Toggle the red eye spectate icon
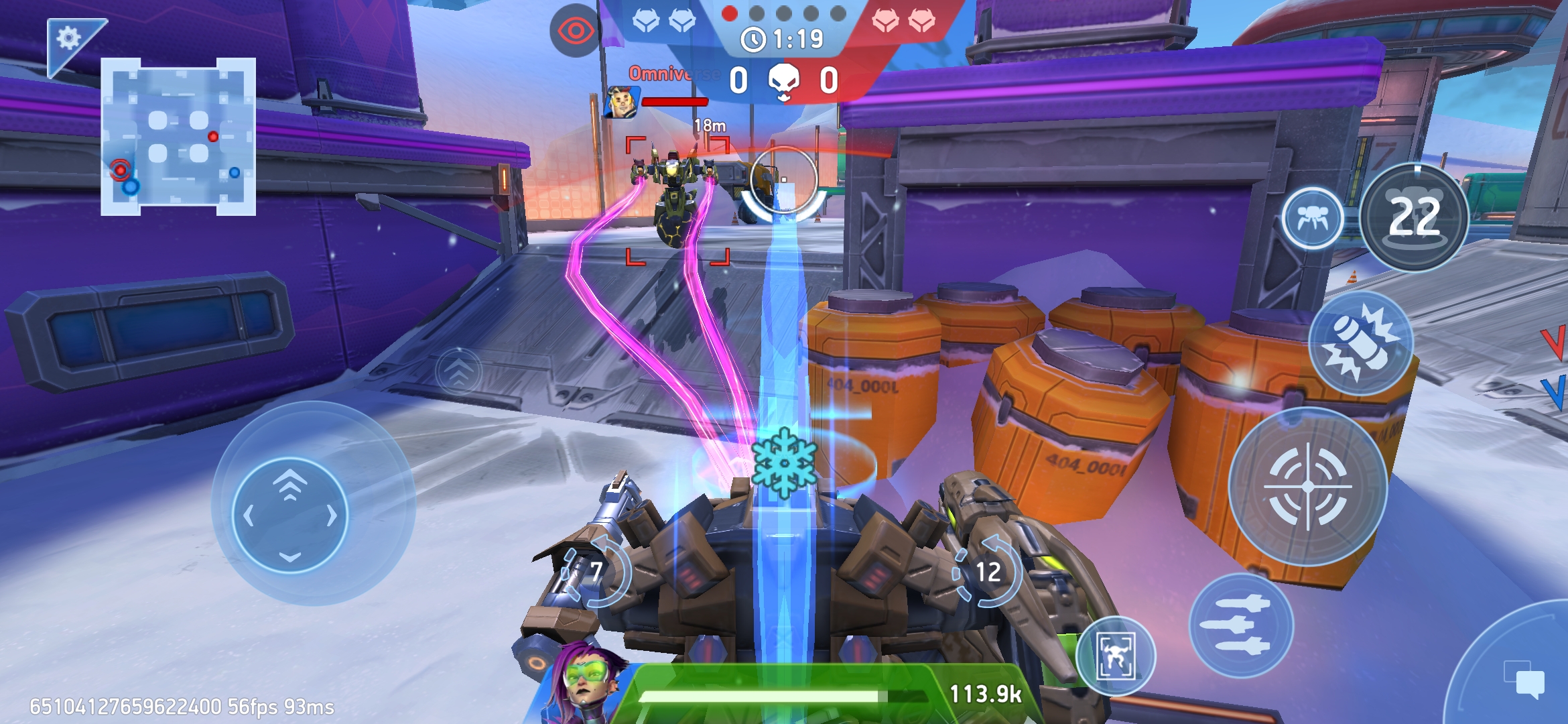The height and width of the screenshot is (724, 1568). pyautogui.click(x=574, y=31)
